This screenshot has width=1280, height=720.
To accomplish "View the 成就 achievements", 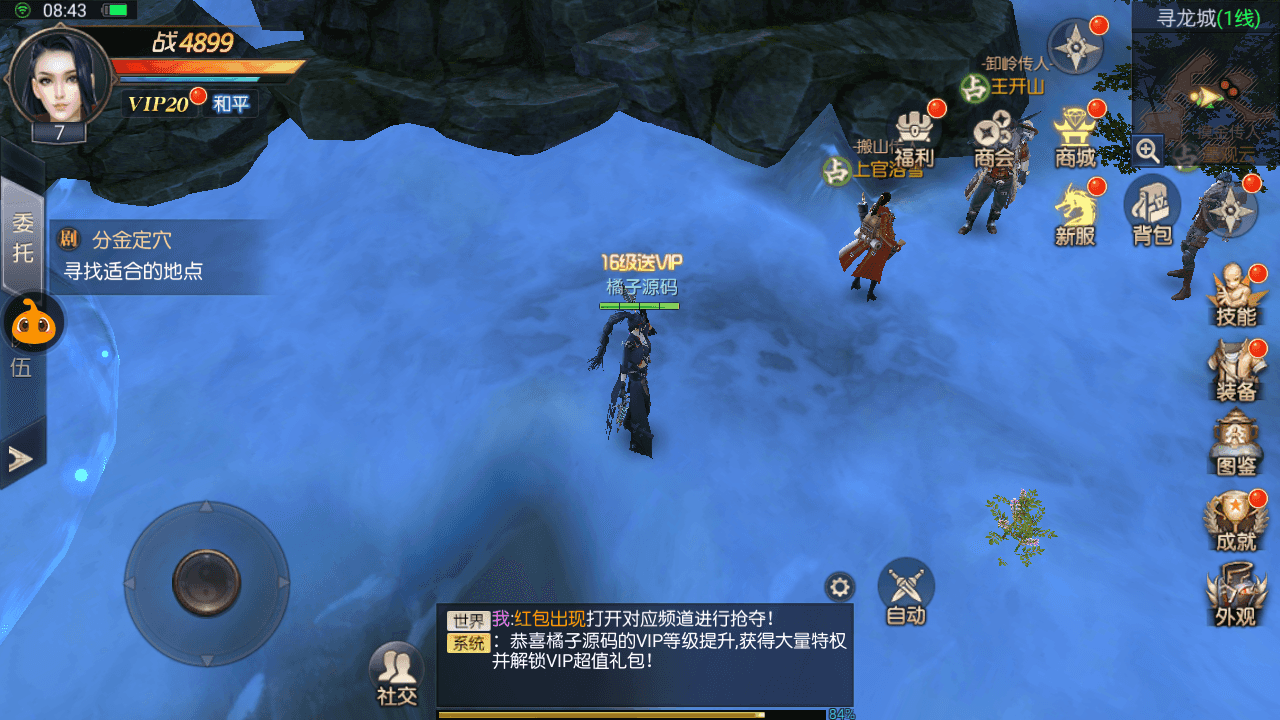I will coord(1236,522).
